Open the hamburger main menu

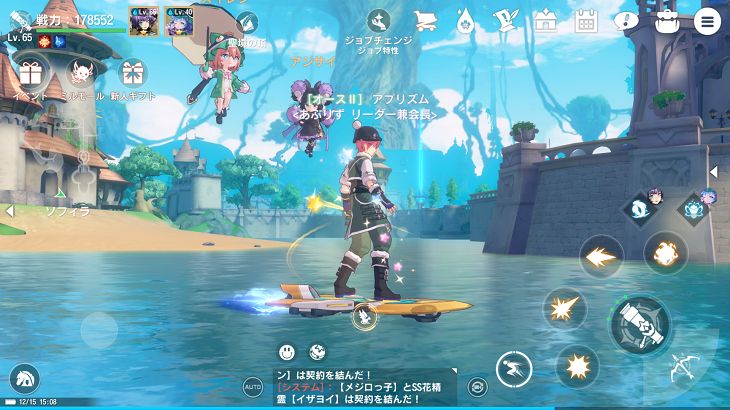[x=708, y=21]
